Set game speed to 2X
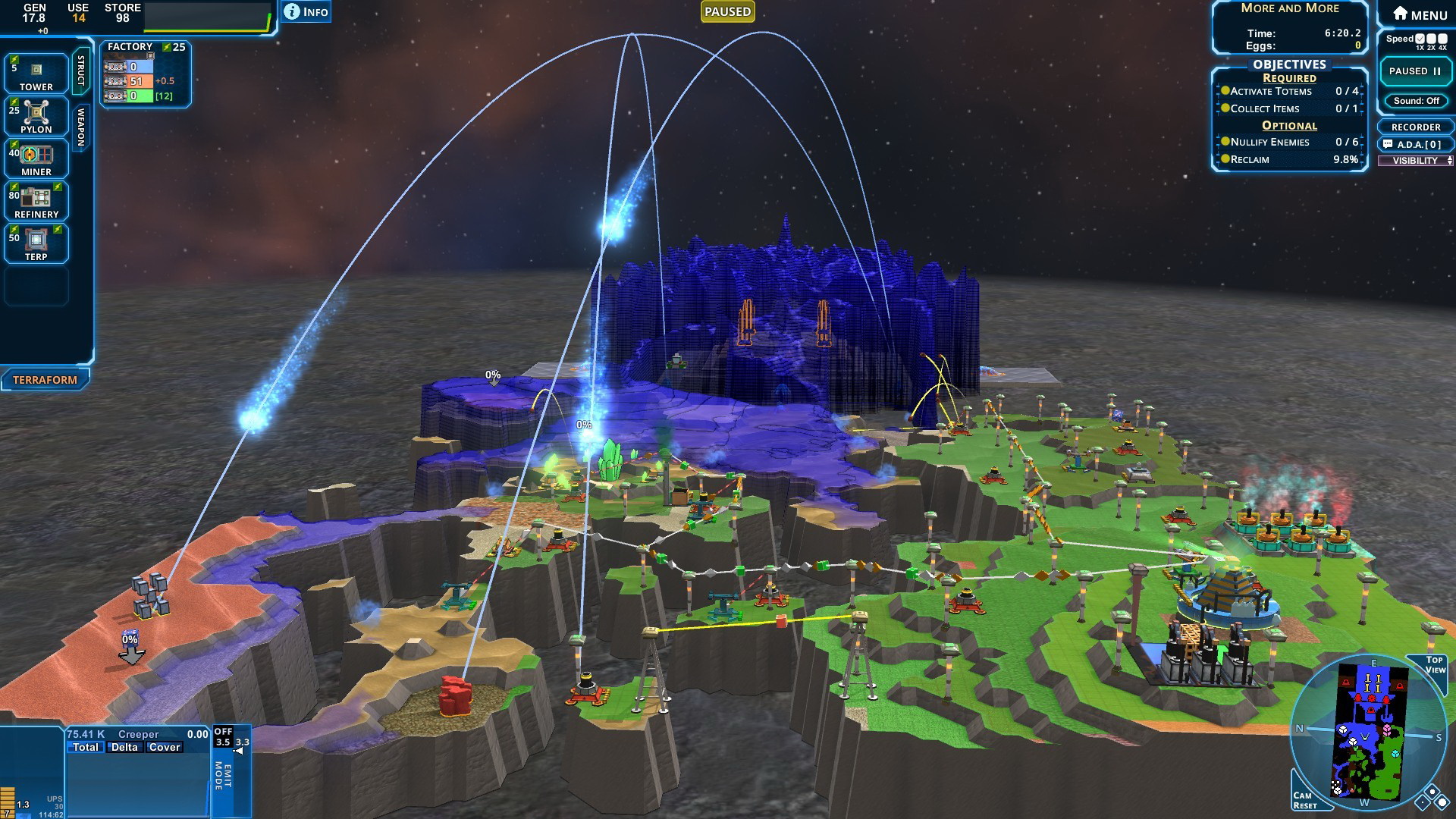Viewport: 1456px width, 819px height. (x=1431, y=39)
